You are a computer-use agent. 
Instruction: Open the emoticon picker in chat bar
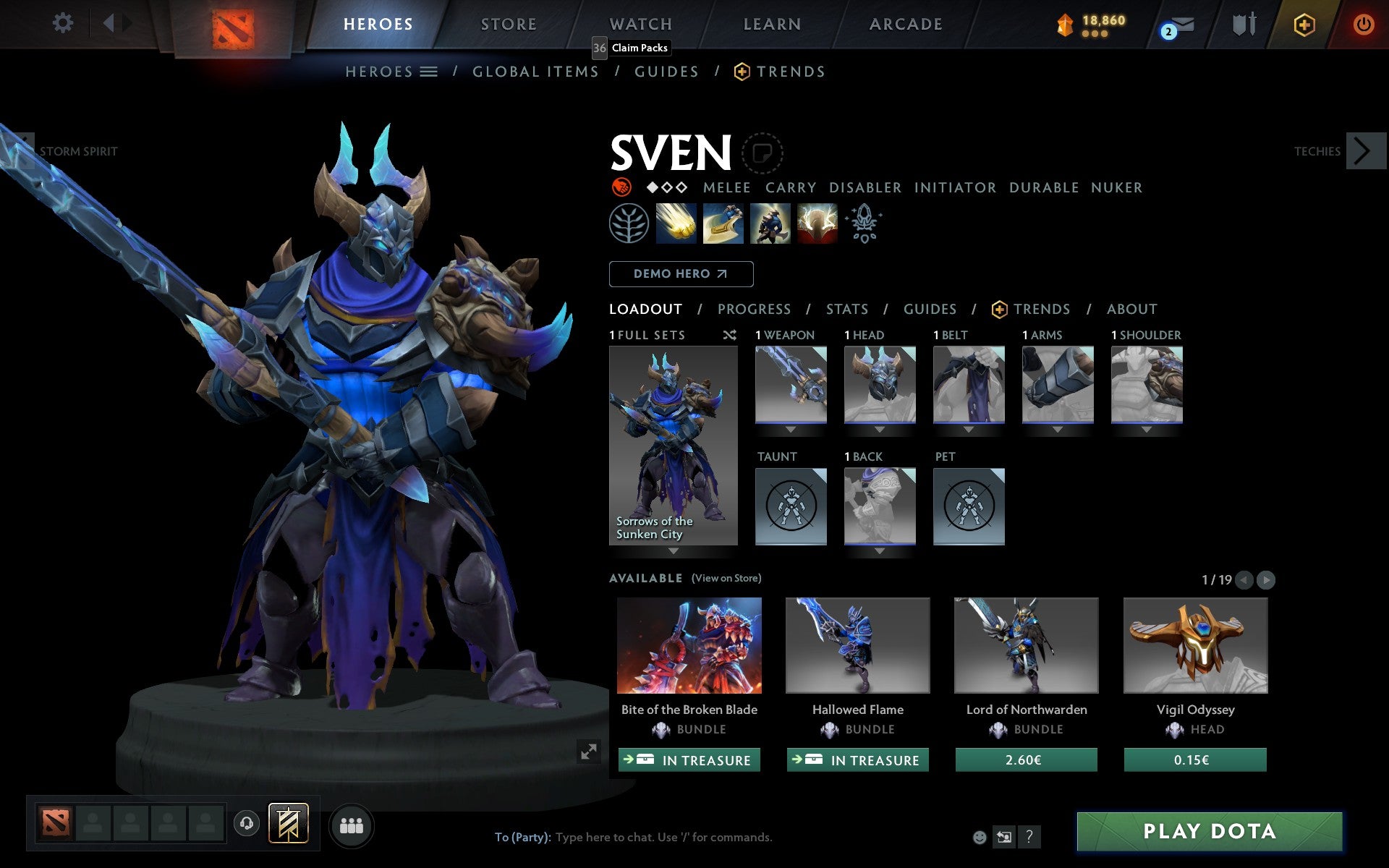pyautogui.click(x=980, y=837)
